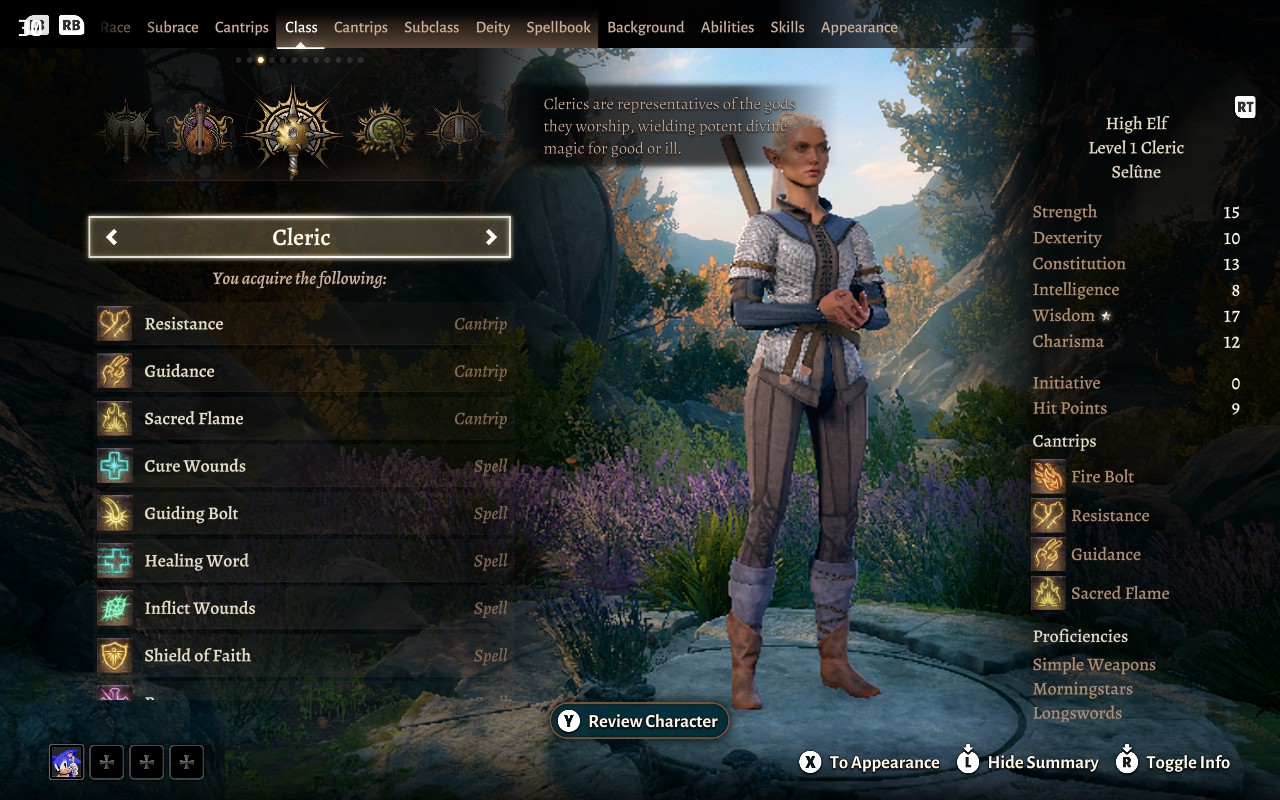
Task: Select the Abilities tab
Action: (x=727, y=27)
